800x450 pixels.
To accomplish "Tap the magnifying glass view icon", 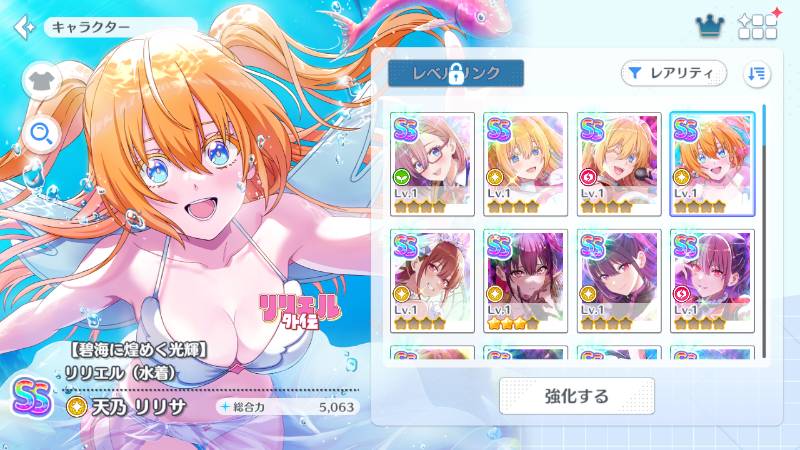I will coord(42,132).
